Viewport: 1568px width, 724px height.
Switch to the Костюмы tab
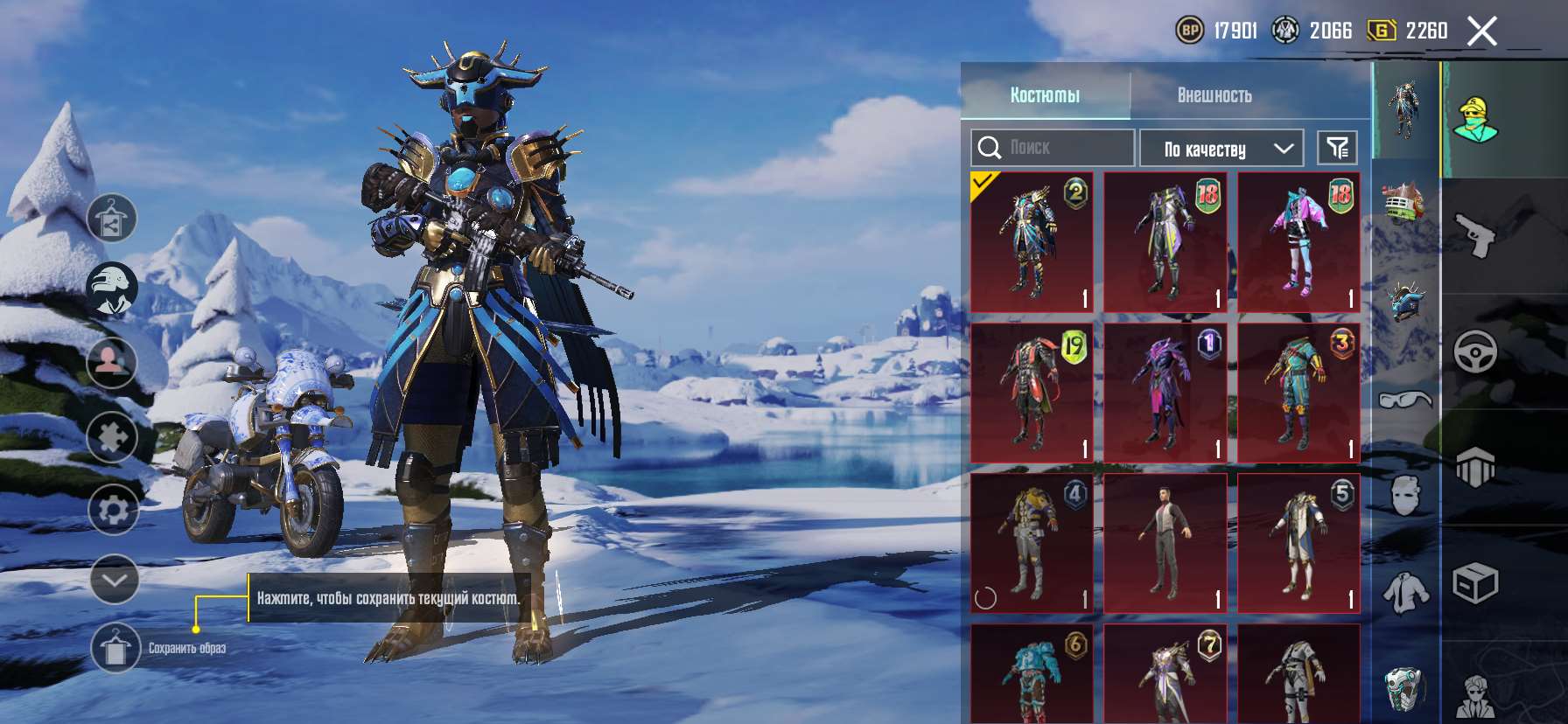[x=1045, y=95]
